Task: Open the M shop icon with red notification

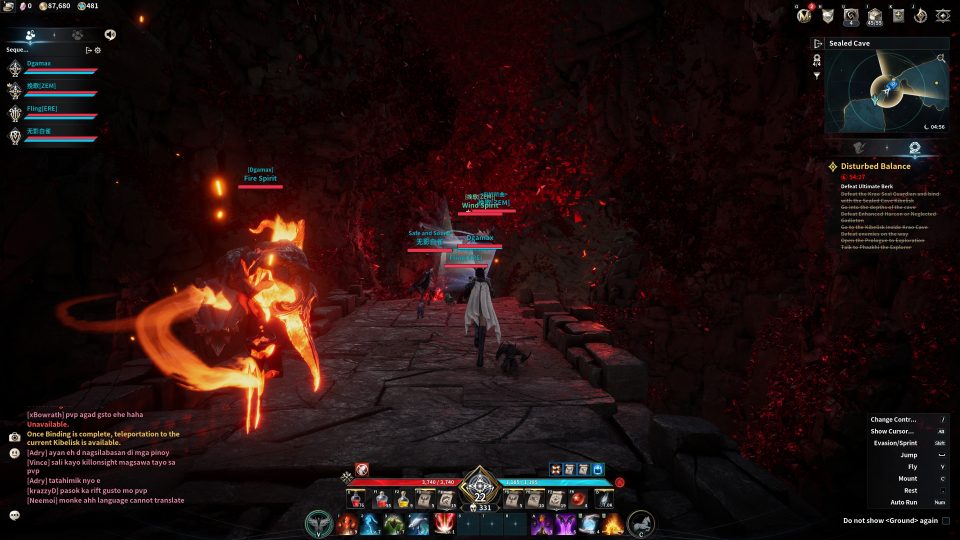Action: (x=803, y=15)
